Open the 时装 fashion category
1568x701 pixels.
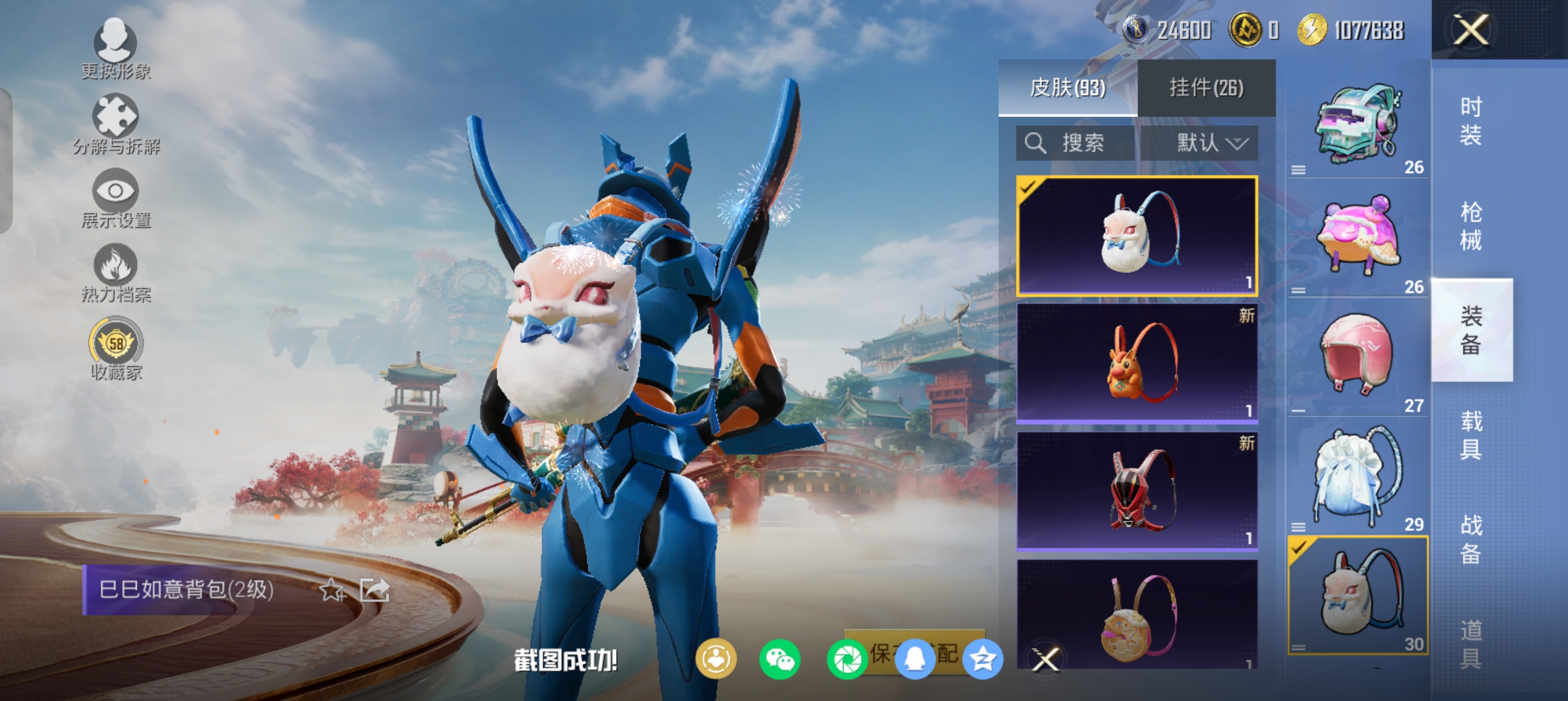[1471, 121]
